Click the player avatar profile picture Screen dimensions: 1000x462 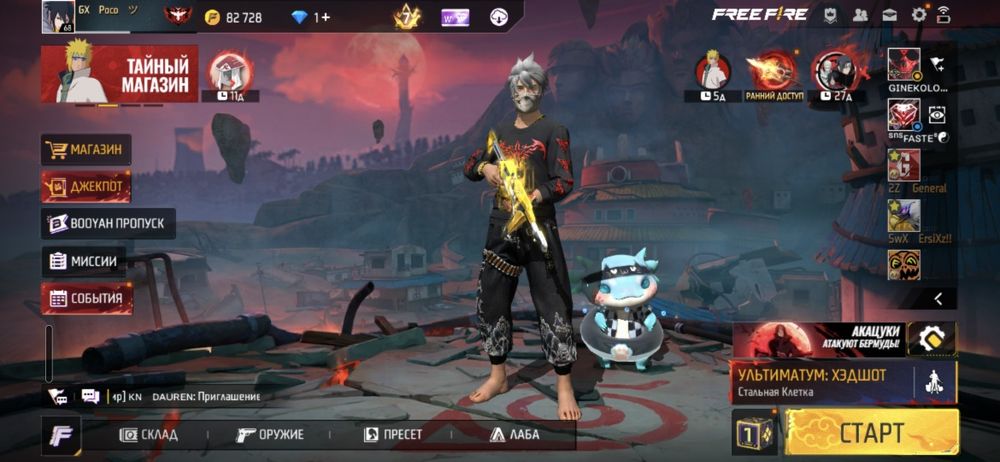[x=58, y=17]
